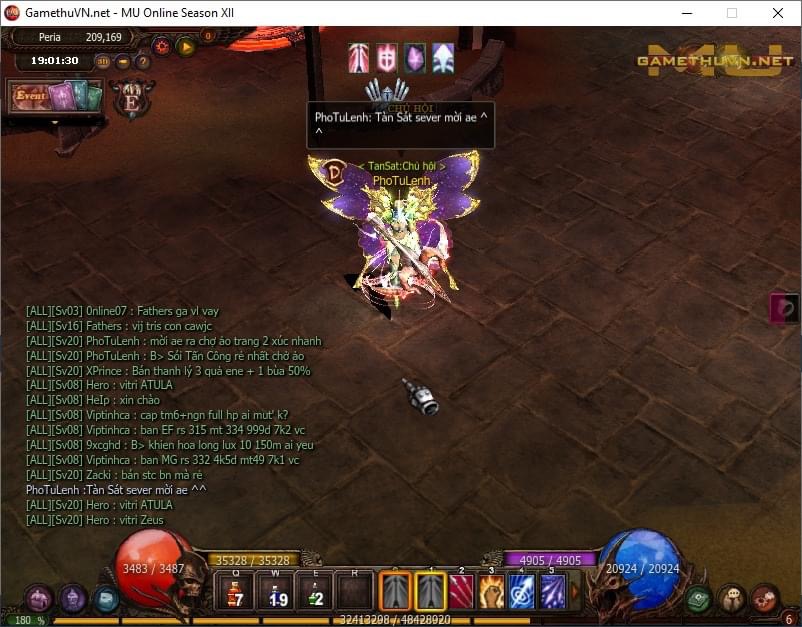Click the purple armor icon at bottom left
This screenshot has height=627, width=802.
tap(40, 598)
